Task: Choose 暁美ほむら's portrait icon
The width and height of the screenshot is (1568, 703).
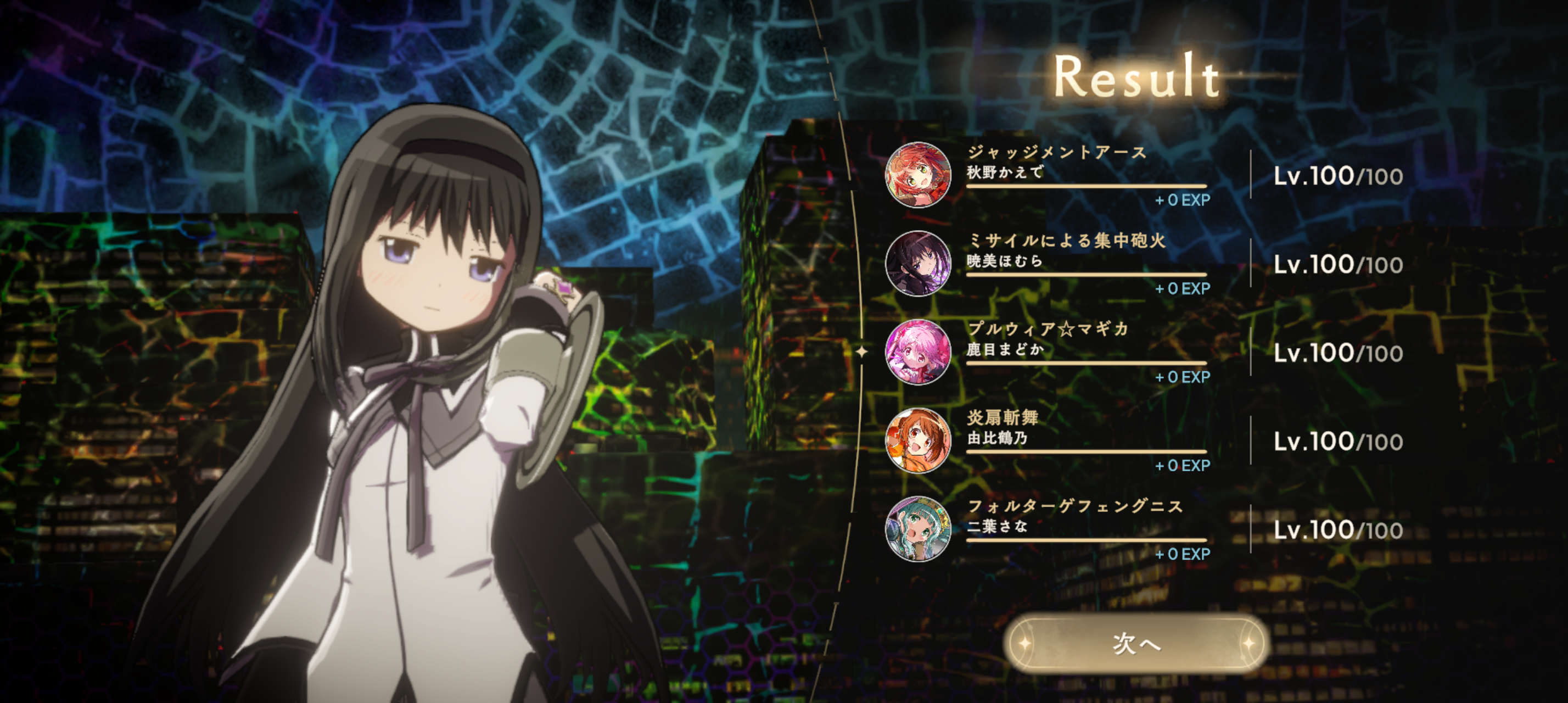Action: pyautogui.click(x=918, y=264)
